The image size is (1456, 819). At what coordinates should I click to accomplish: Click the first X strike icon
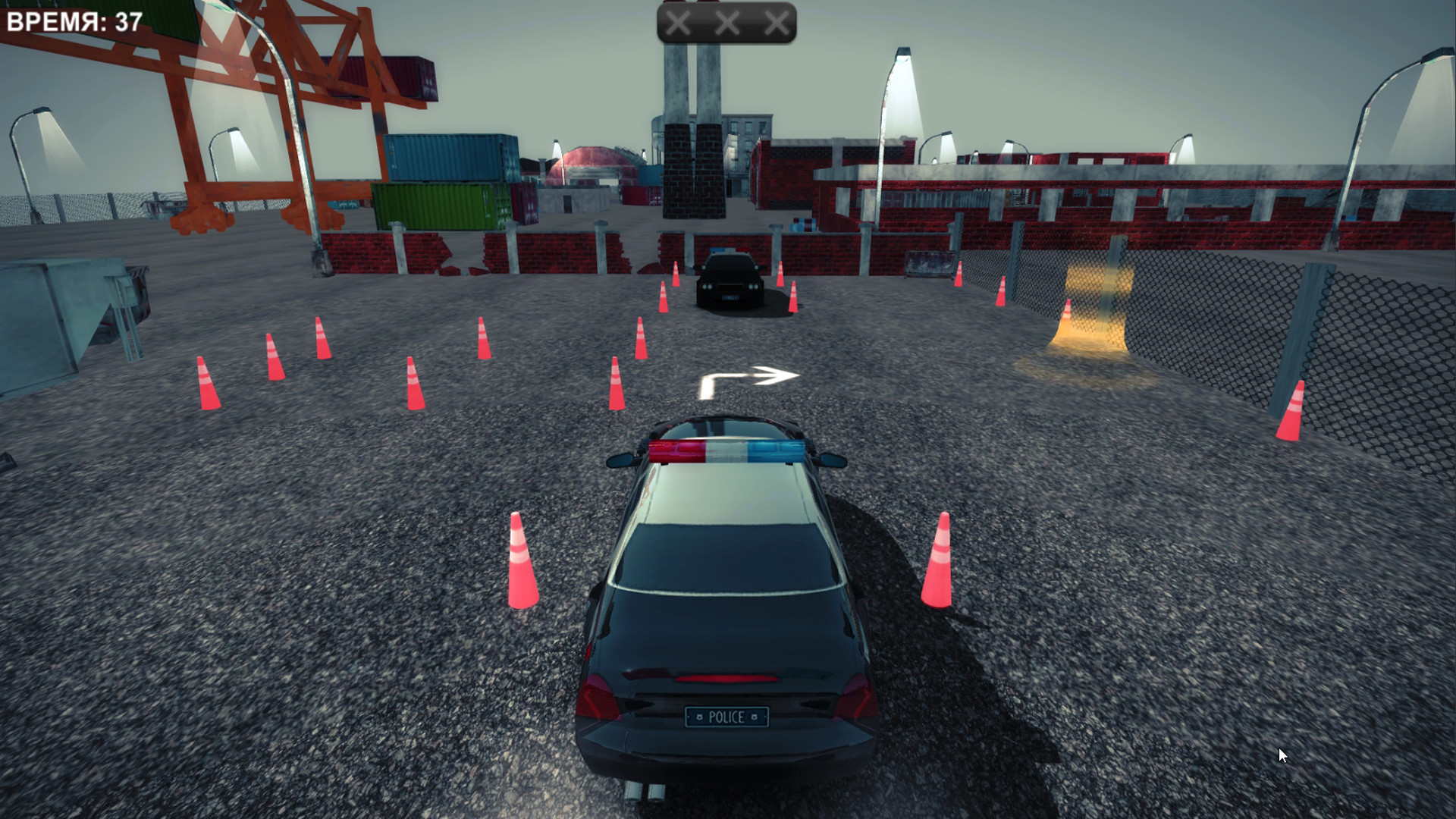coord(677,22)
